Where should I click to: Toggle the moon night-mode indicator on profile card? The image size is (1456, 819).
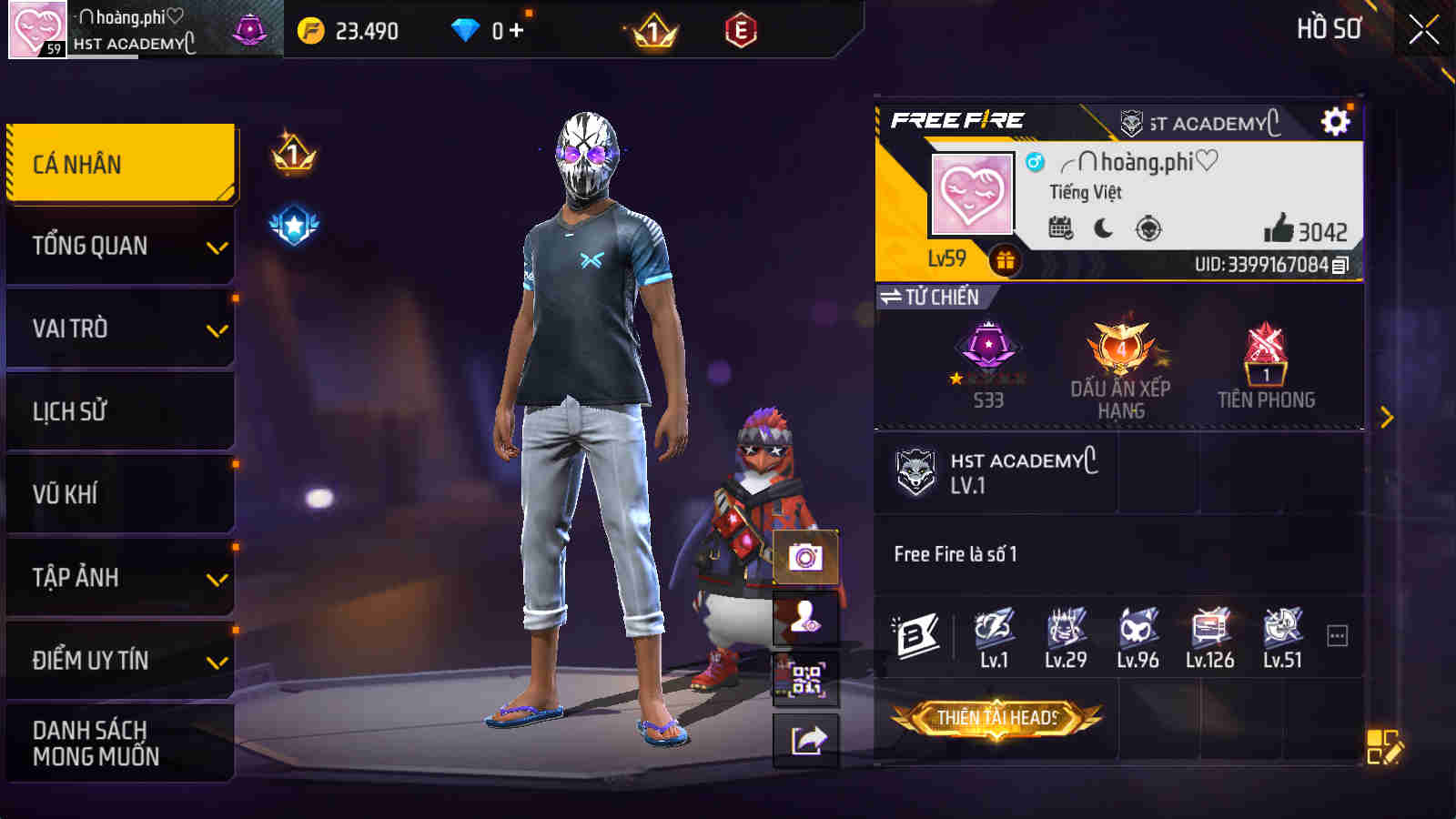tap(1102, 229)
